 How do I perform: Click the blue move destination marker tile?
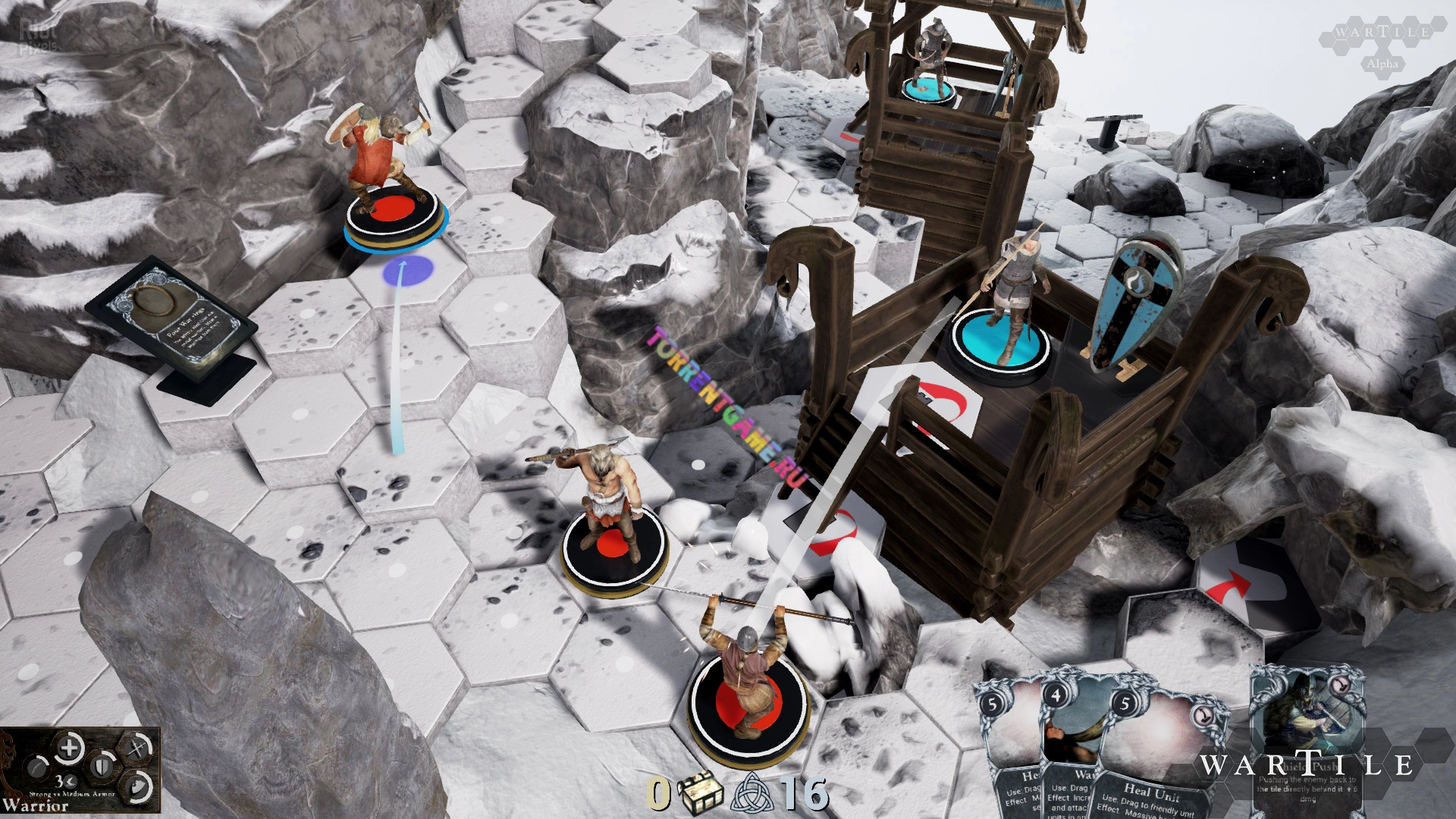click(x=408, y=271)
